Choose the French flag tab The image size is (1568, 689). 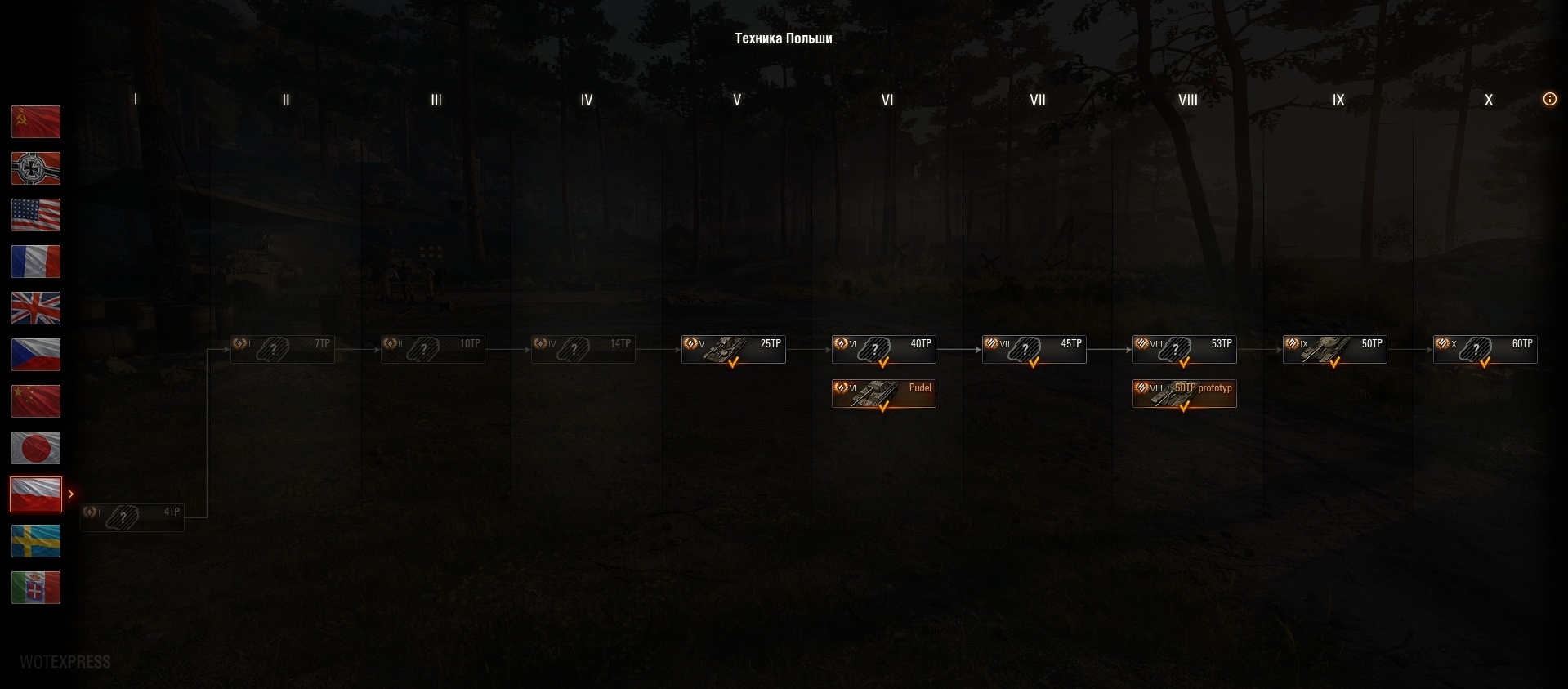tap(36, 262)
